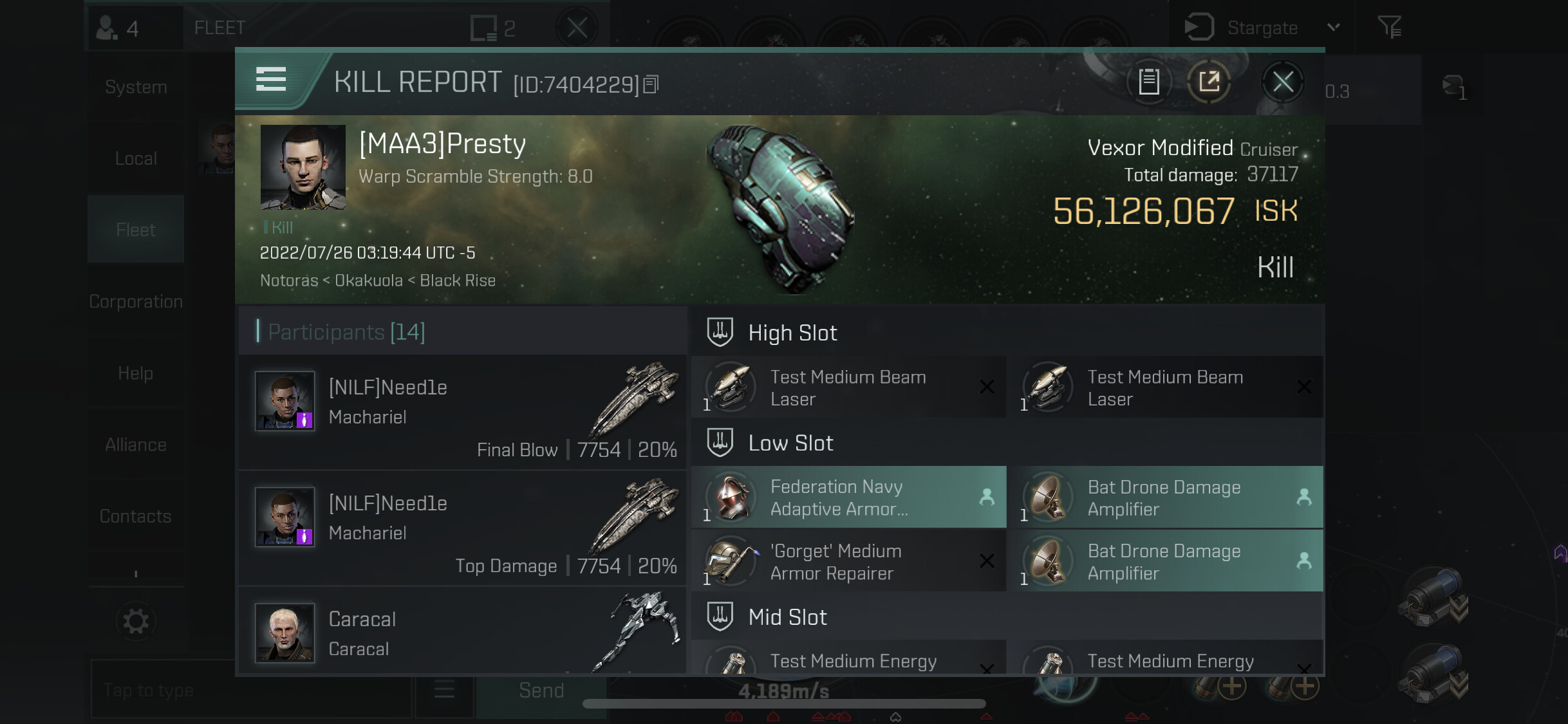View the Caracal participant entry
Viewport: 1568px width, 724px height.
click(462, 633)
